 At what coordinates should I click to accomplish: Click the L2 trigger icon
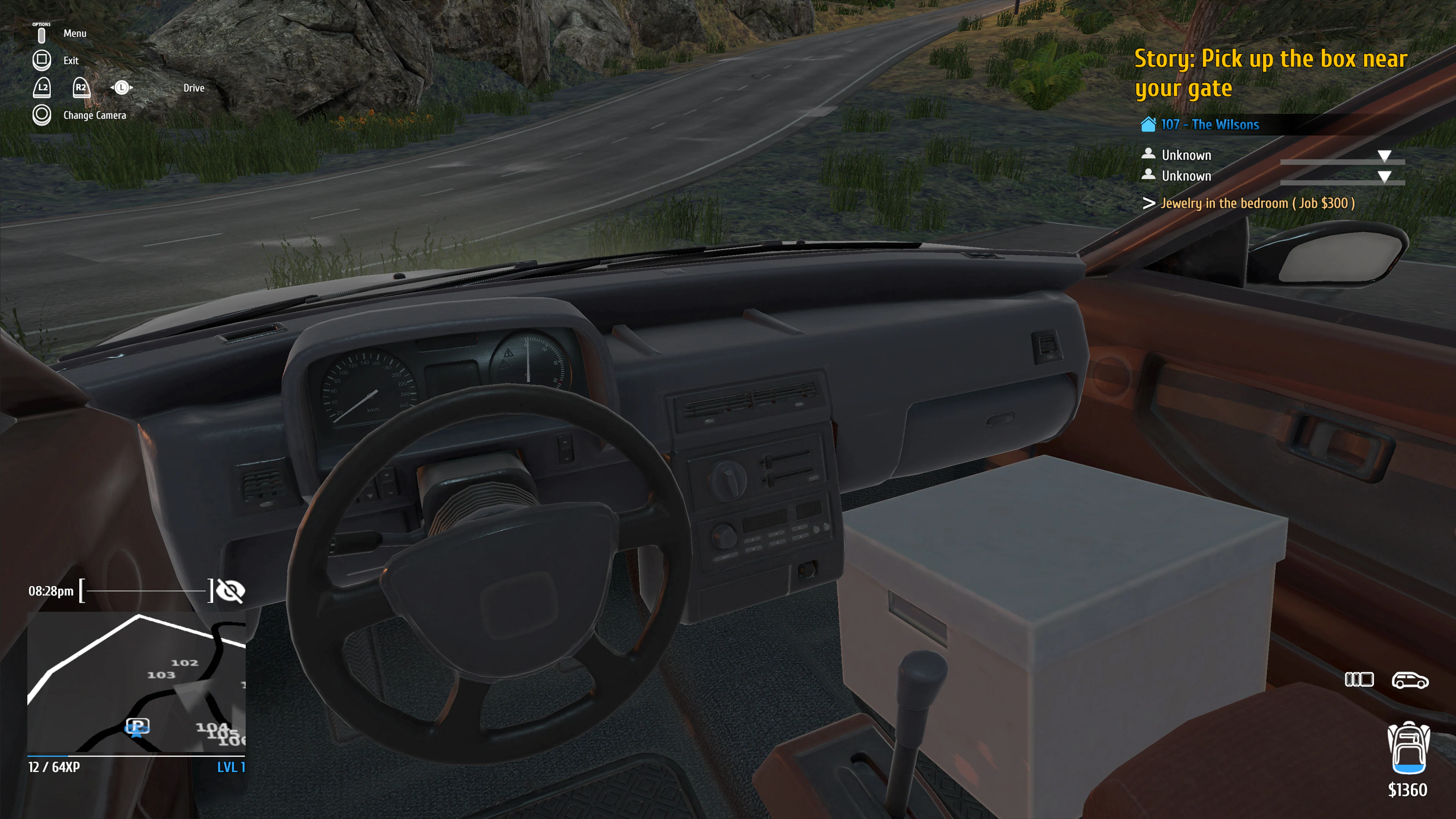(x=43, y=88)
